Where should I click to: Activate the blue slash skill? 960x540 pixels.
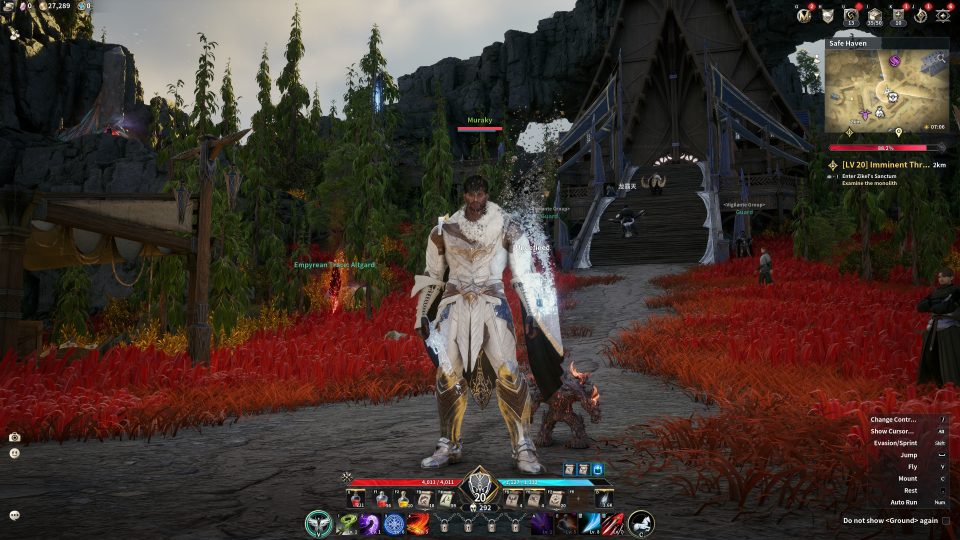point(591,523)
